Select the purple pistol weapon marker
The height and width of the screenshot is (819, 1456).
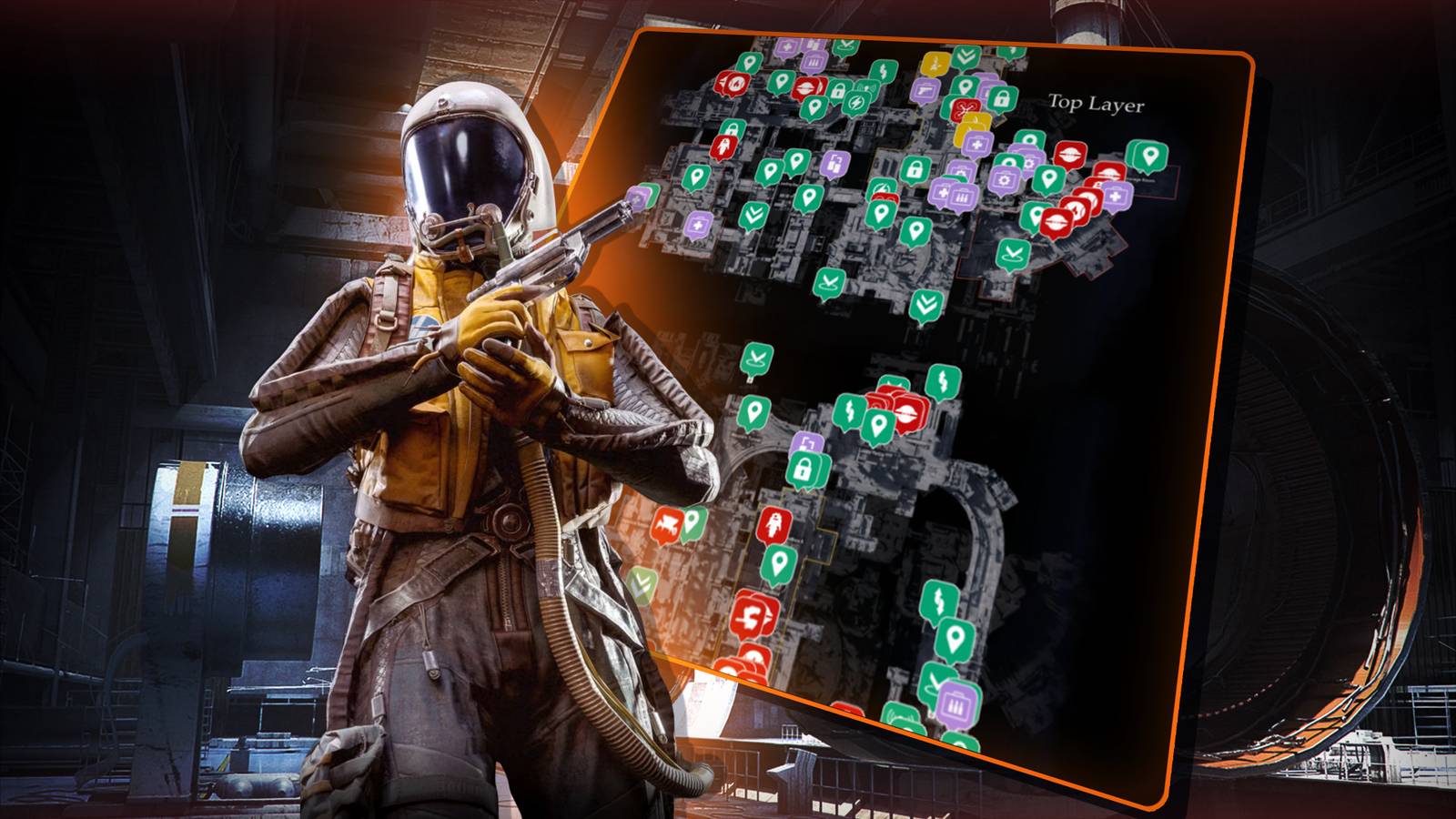tap(924, 91)
